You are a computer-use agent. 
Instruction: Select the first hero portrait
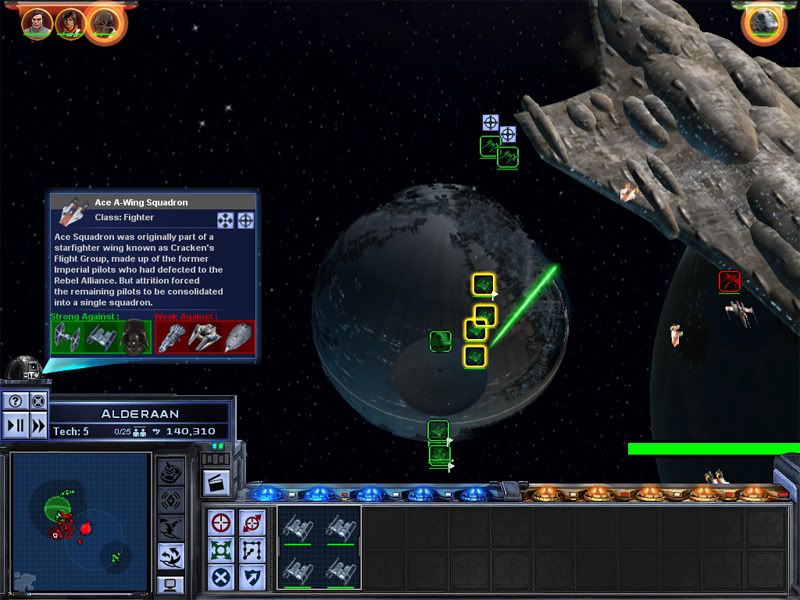[36, 20]
